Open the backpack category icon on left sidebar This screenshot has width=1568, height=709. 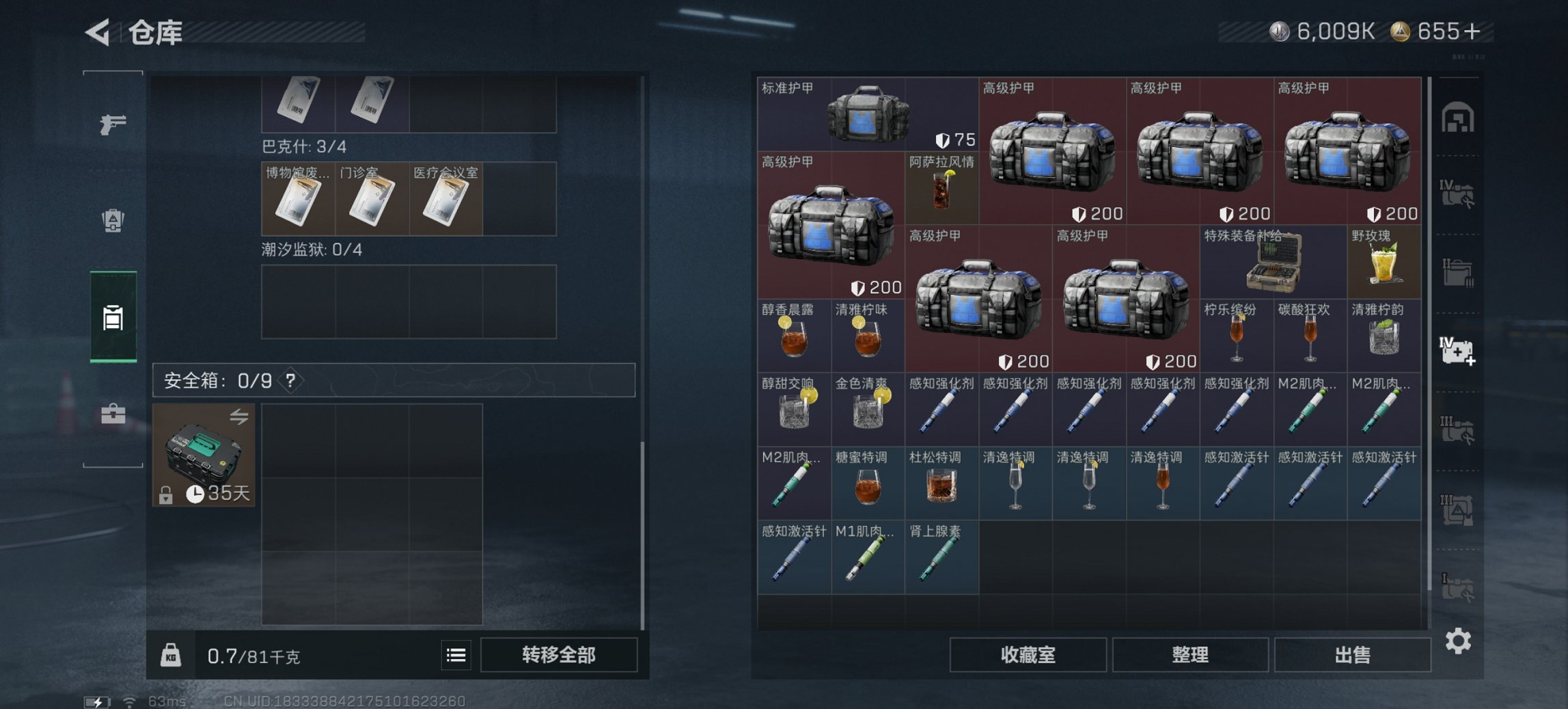(x=113, y=219)
